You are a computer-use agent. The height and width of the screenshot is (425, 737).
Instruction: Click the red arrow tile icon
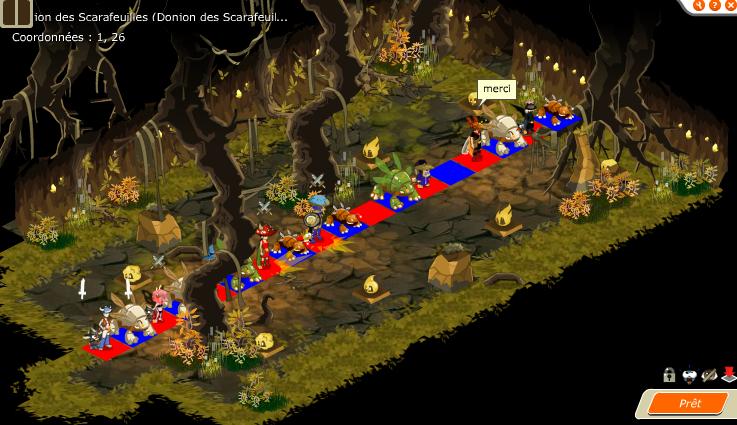[x=728, y=375]
